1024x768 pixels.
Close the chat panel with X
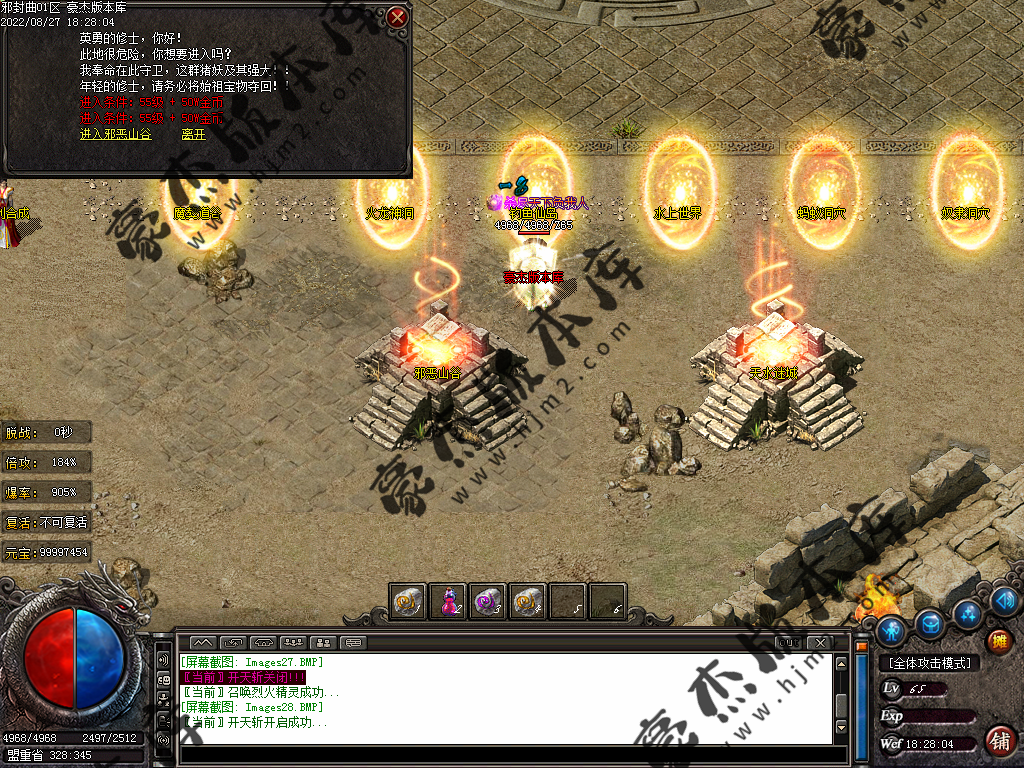pos(819,642)
